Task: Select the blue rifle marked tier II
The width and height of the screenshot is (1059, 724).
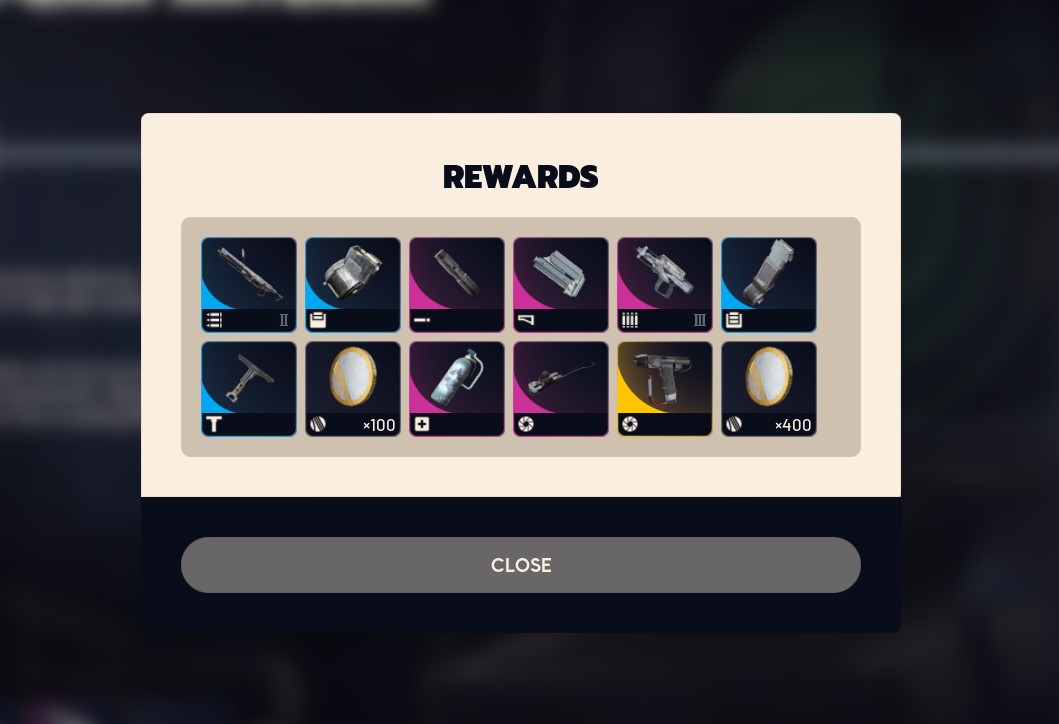Action: (x=249, y=285)
